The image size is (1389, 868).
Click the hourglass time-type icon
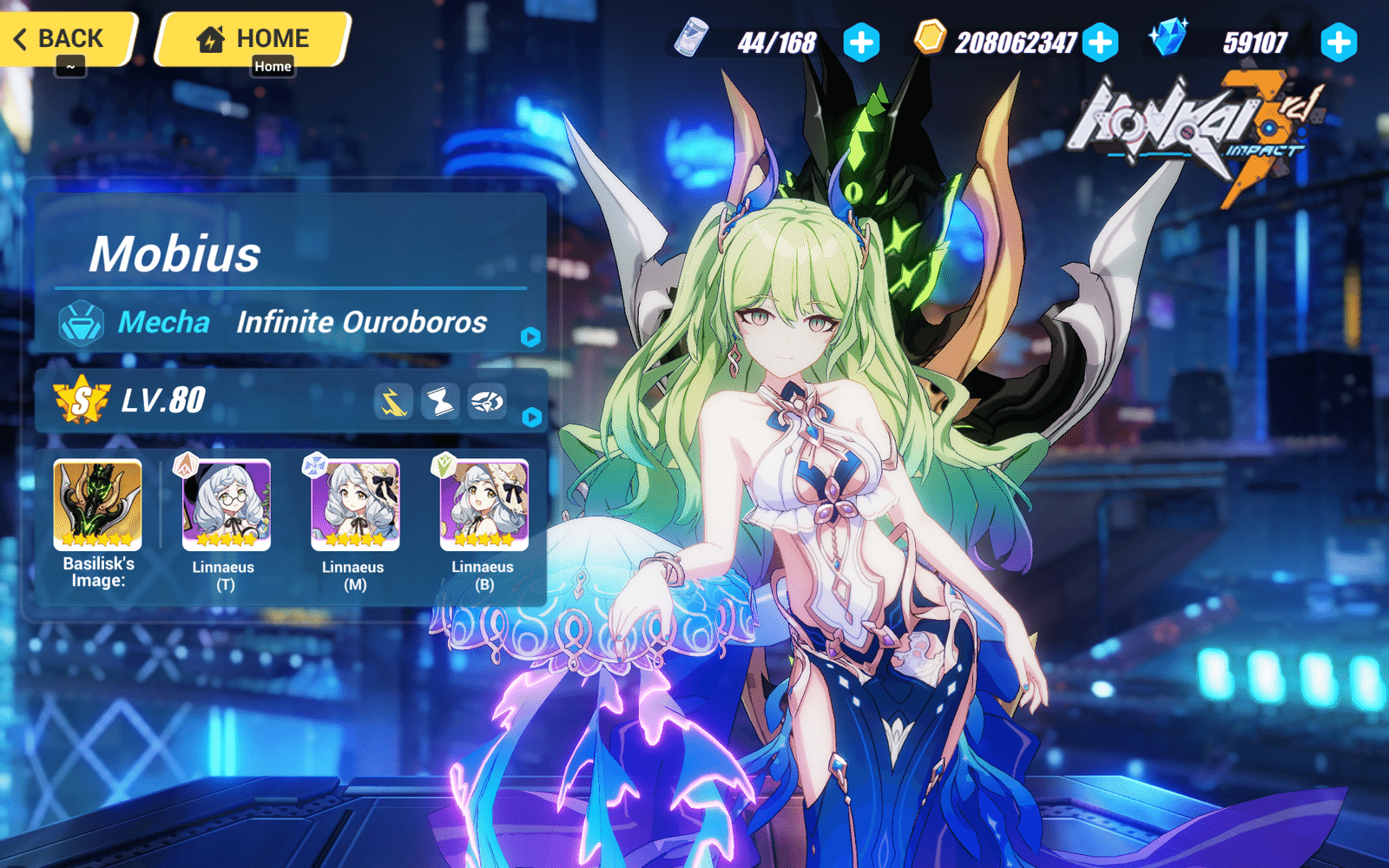coord(441,402)
